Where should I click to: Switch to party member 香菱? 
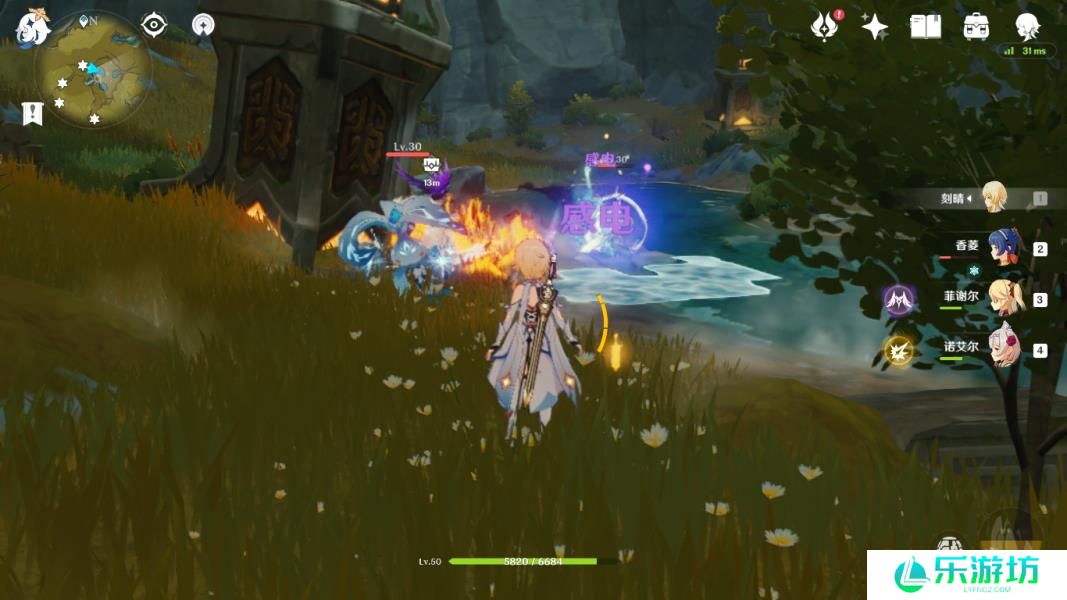(1000, 248)
